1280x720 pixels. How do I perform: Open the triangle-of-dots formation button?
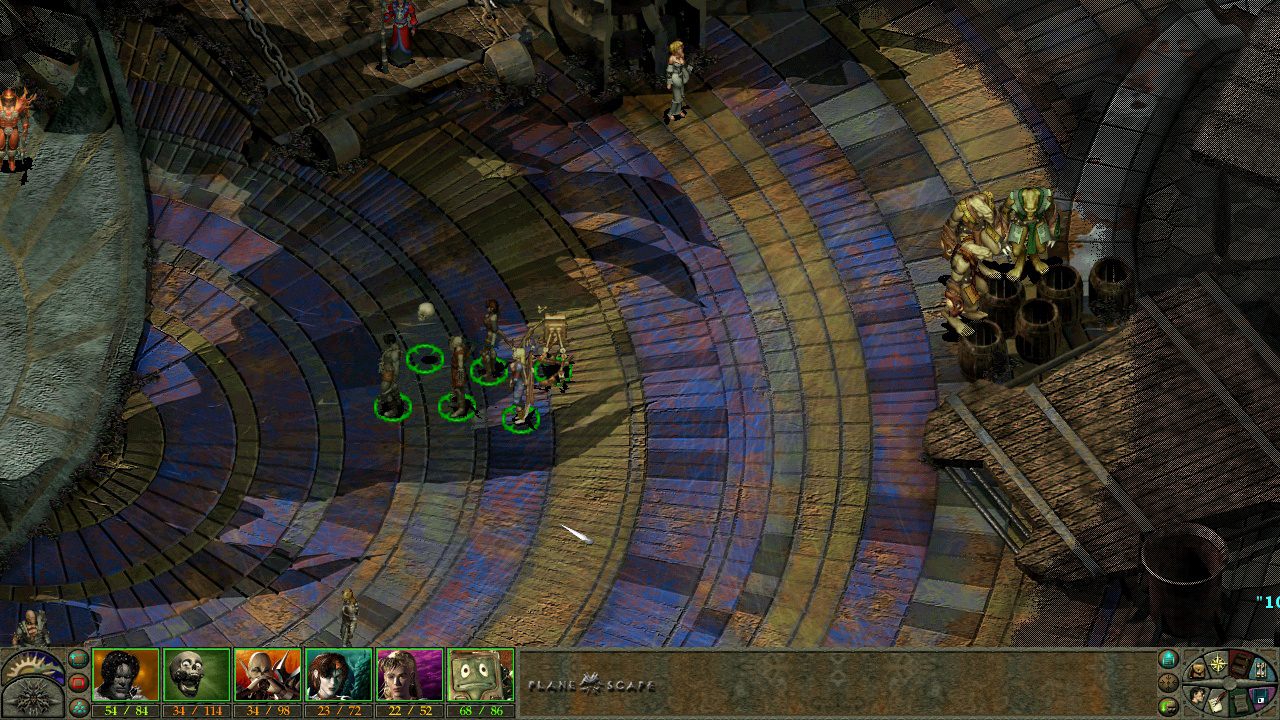pyautogui.click(x=78, y=707)
